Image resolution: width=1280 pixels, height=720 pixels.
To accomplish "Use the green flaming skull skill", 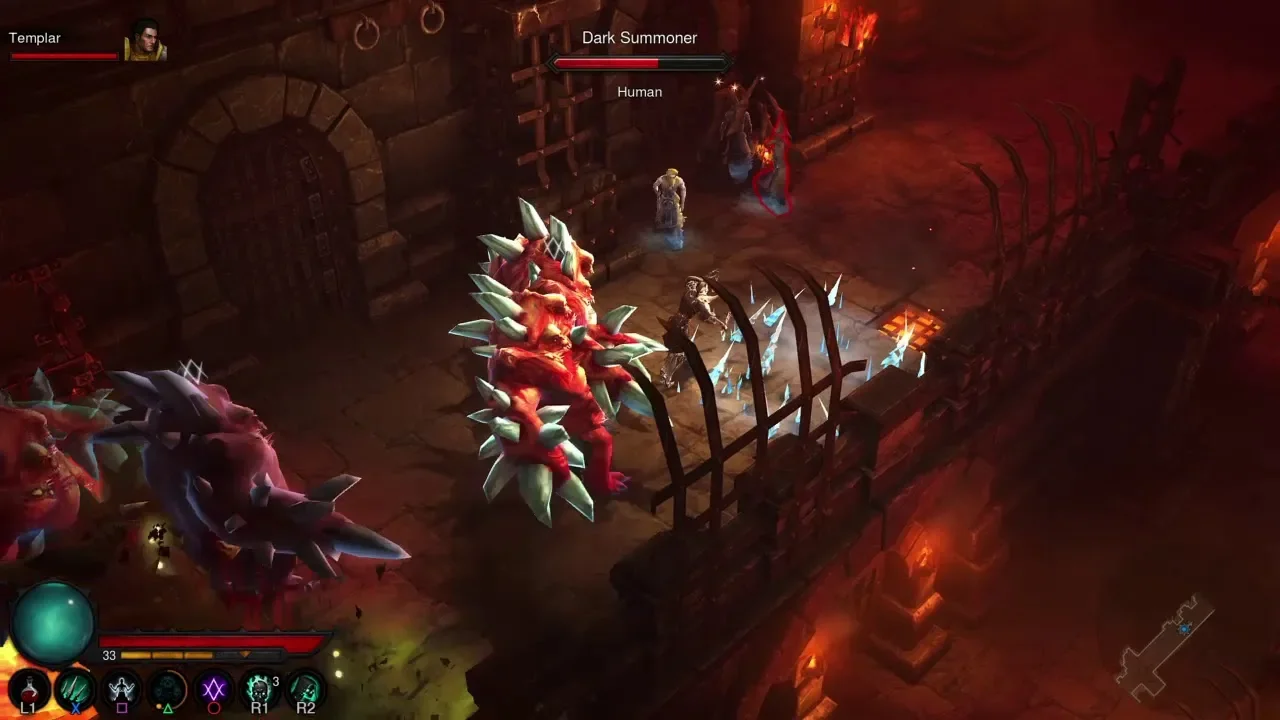I will click(x=260, y=690).
